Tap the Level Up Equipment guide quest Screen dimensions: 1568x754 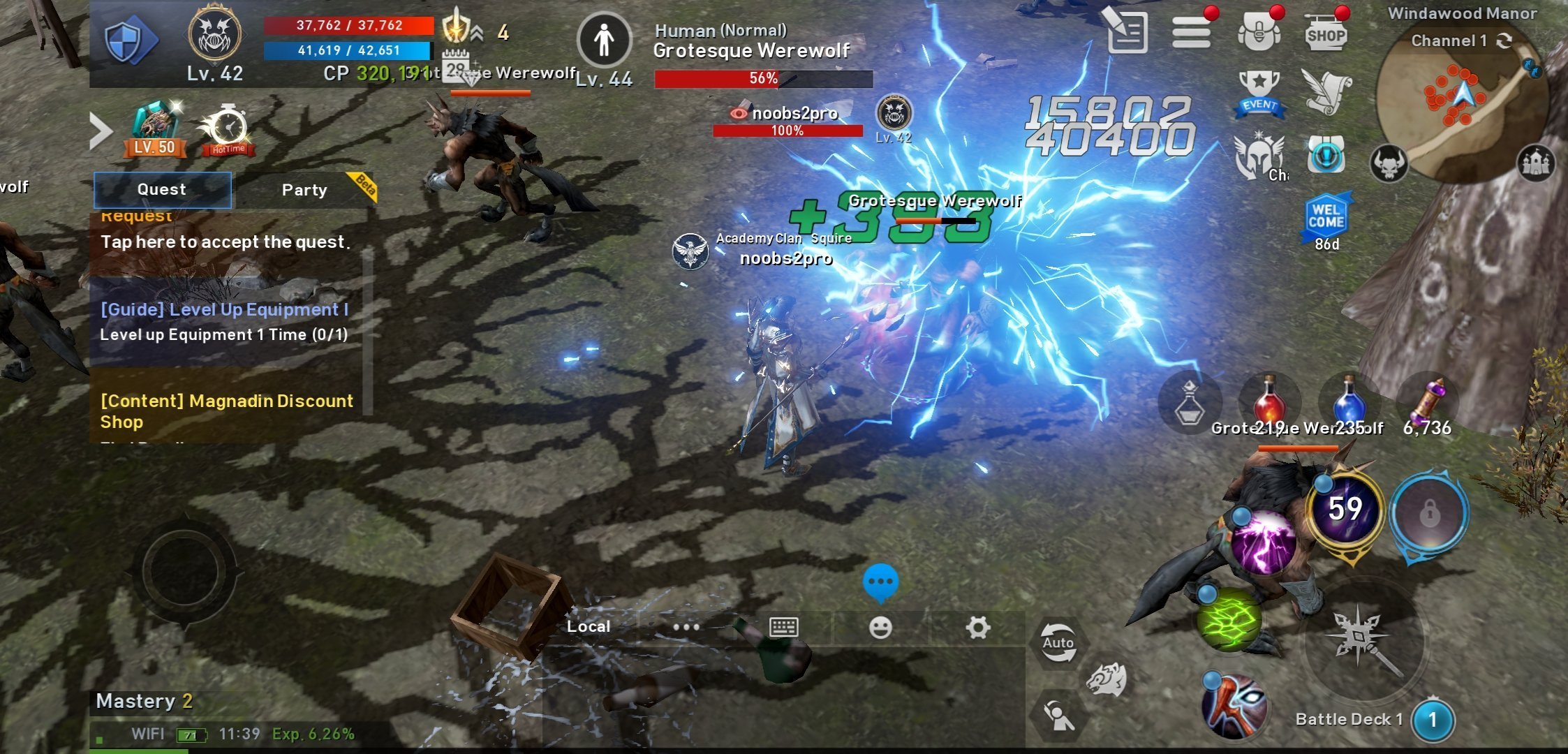(x=225, y=322)
